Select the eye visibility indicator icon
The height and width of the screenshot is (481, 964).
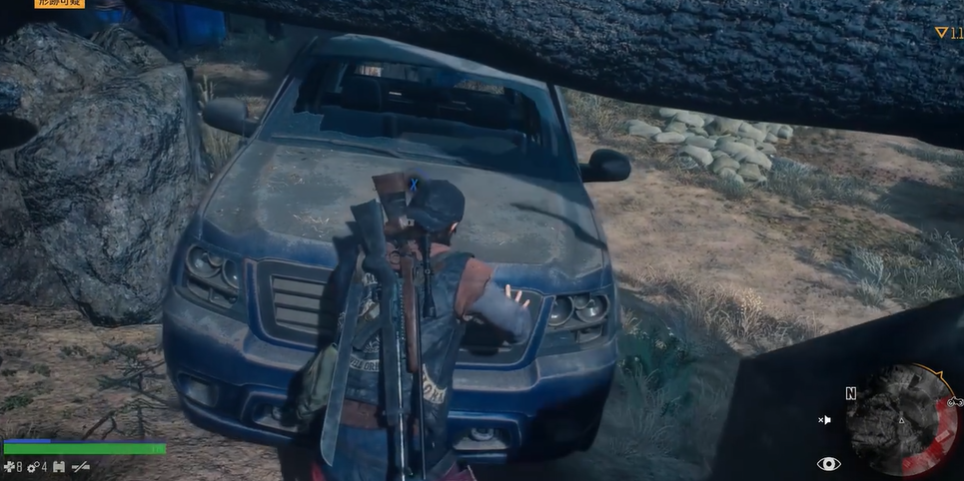[x=828, y=463]
